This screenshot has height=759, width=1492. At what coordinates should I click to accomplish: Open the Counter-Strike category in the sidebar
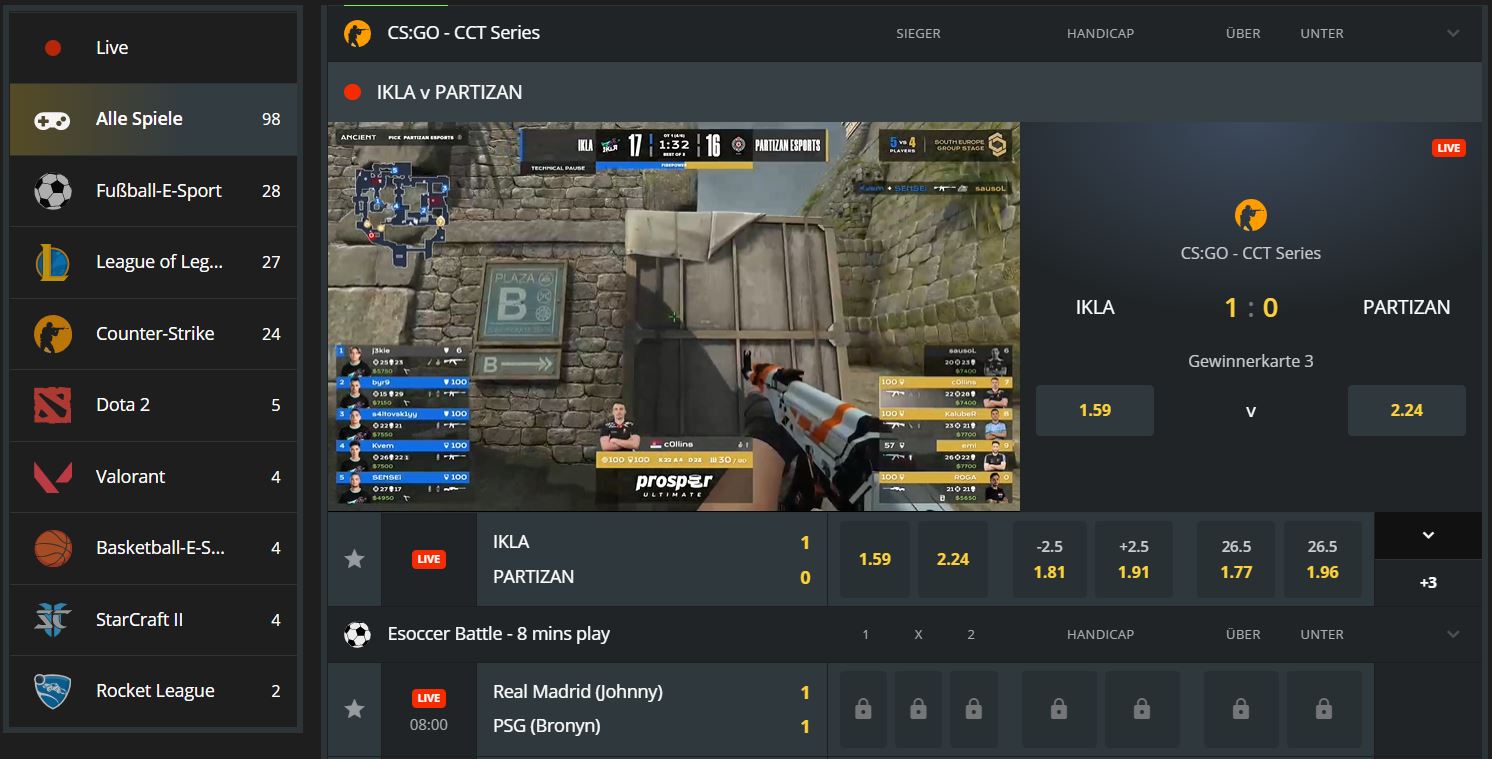pyautogui.click(x=154, y=333)
